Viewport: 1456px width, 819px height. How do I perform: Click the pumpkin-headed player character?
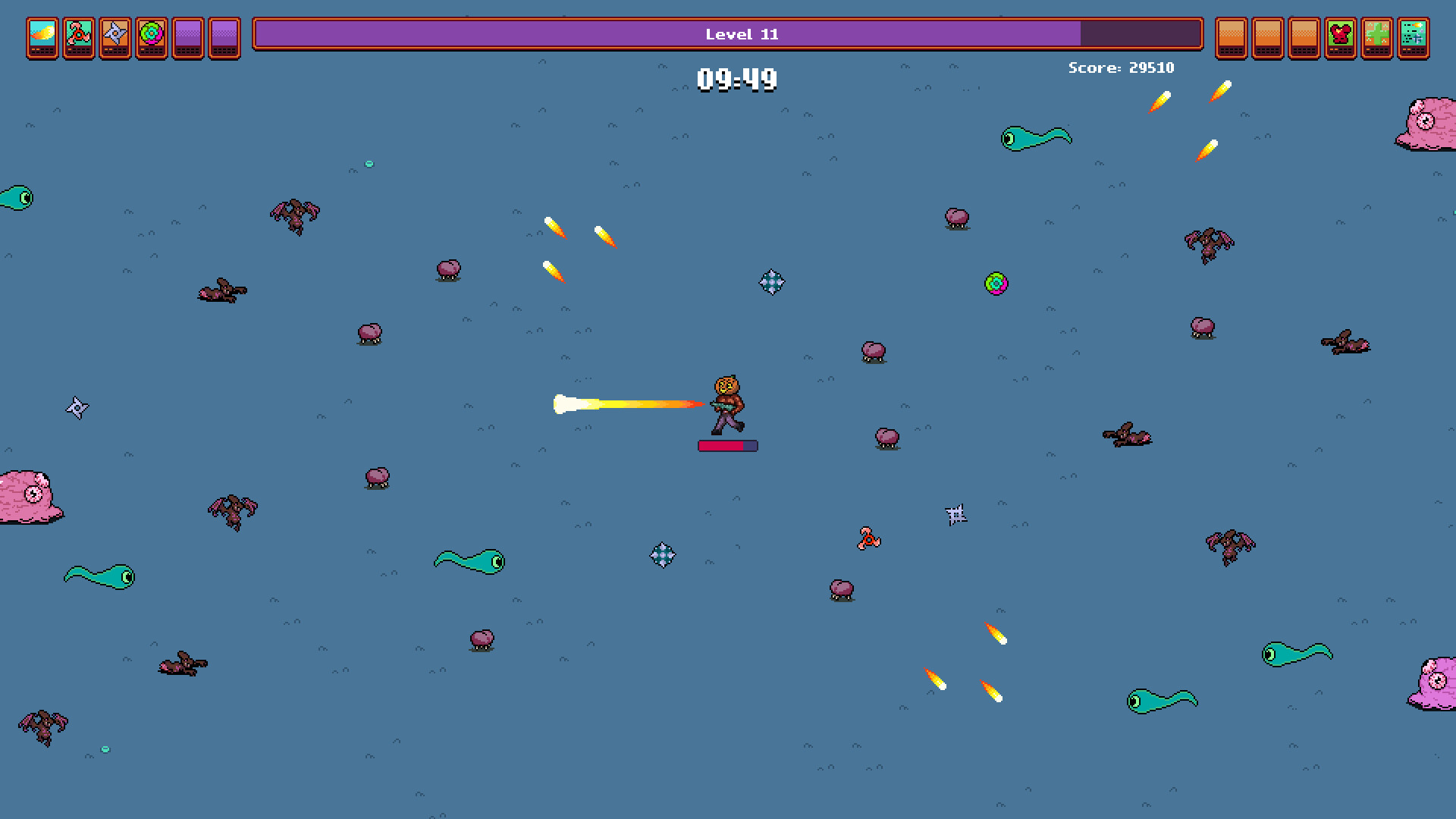(726, 403)
